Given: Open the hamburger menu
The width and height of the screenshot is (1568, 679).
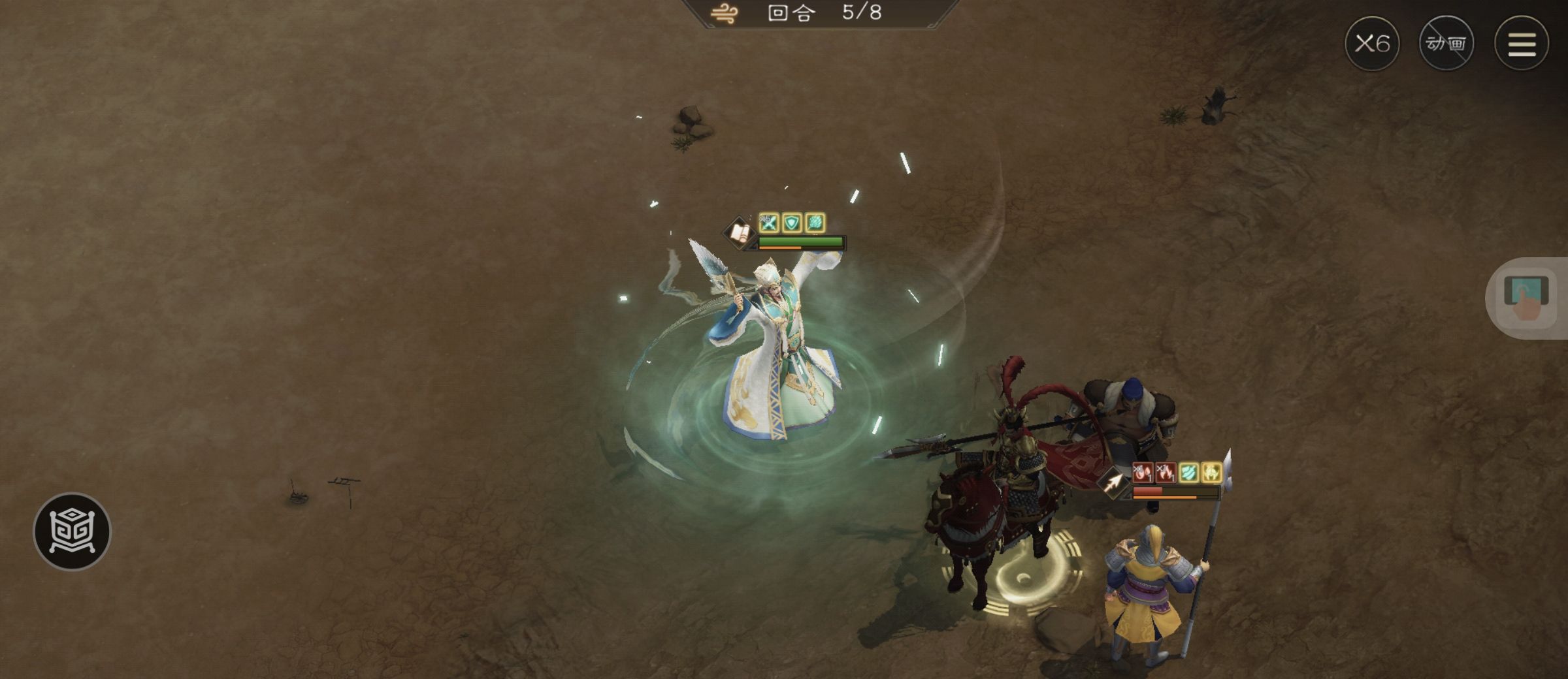Looking at the screenshot, I should click(x=1521, y=44).
